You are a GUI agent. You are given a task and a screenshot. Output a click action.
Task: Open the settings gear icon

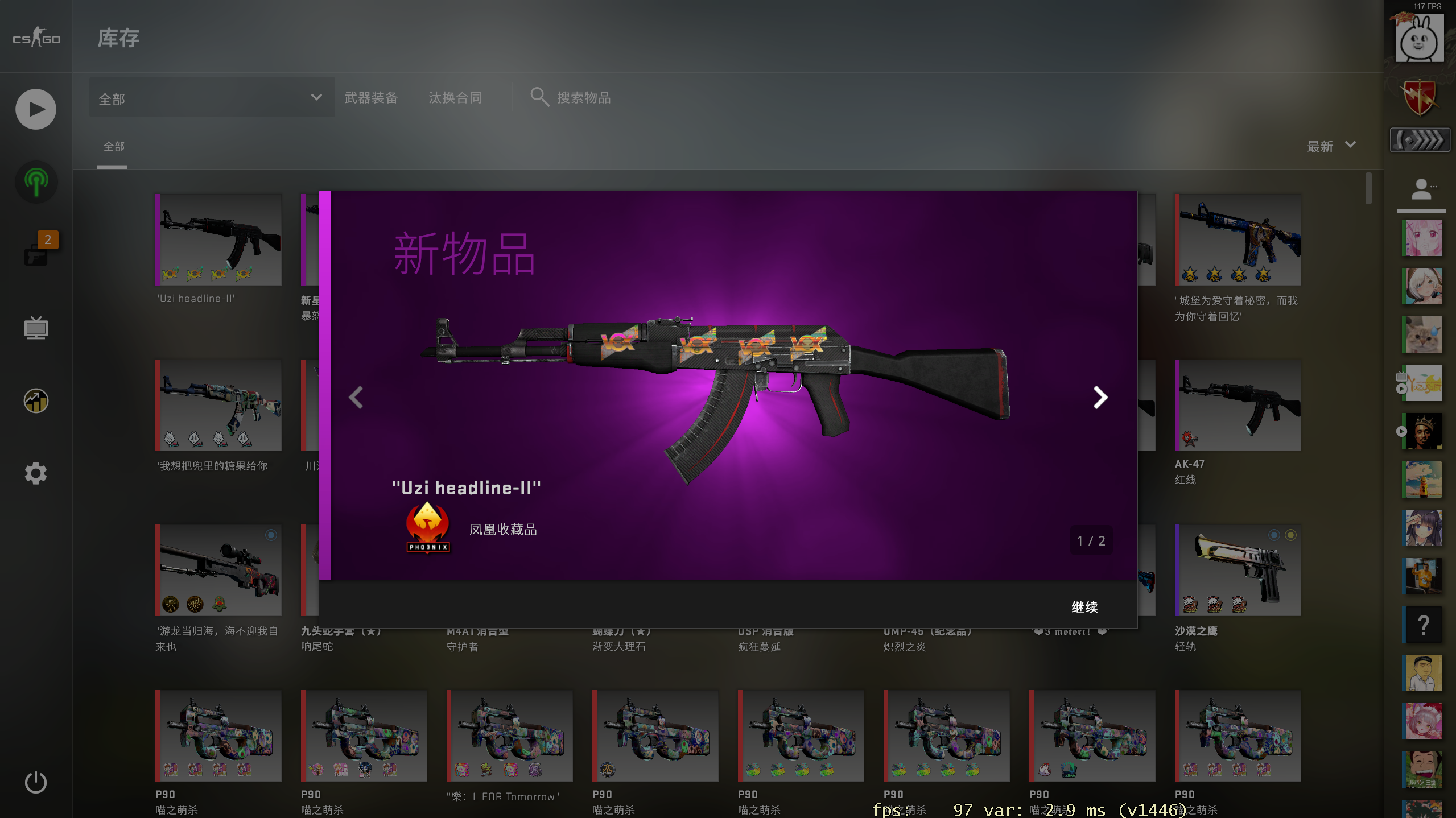pos(36,473)
